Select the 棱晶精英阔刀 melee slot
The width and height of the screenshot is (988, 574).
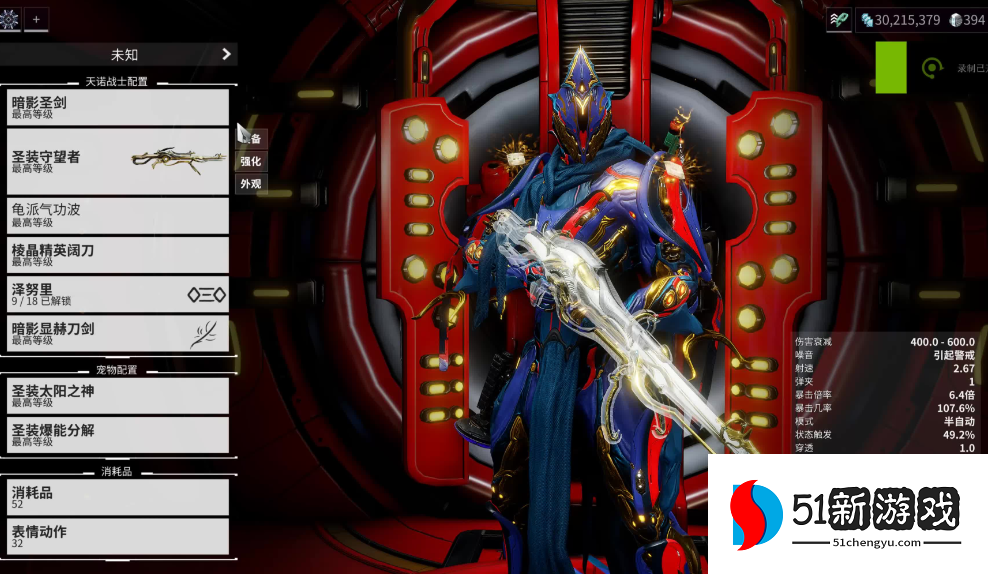tap(118, 254)
